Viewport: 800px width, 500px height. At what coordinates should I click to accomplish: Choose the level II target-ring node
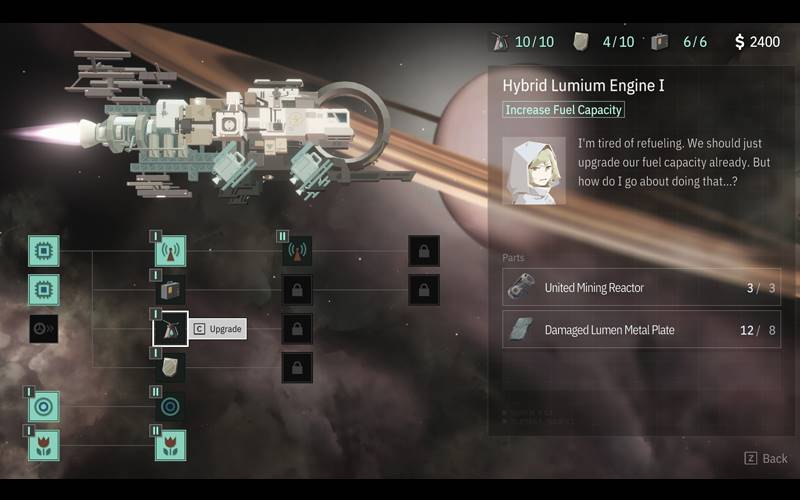click(x=170, y=407)
